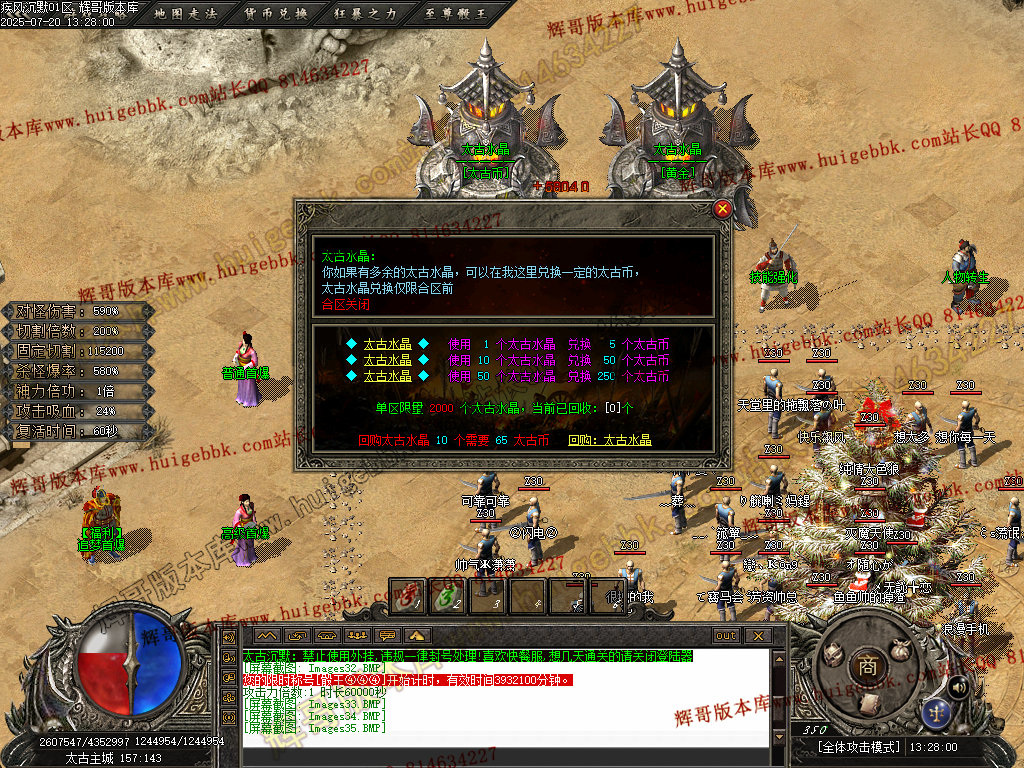The width and height of the screenshot is (1024, 768).
Task: Open the 地图走法 top menu
Action: 188,14
